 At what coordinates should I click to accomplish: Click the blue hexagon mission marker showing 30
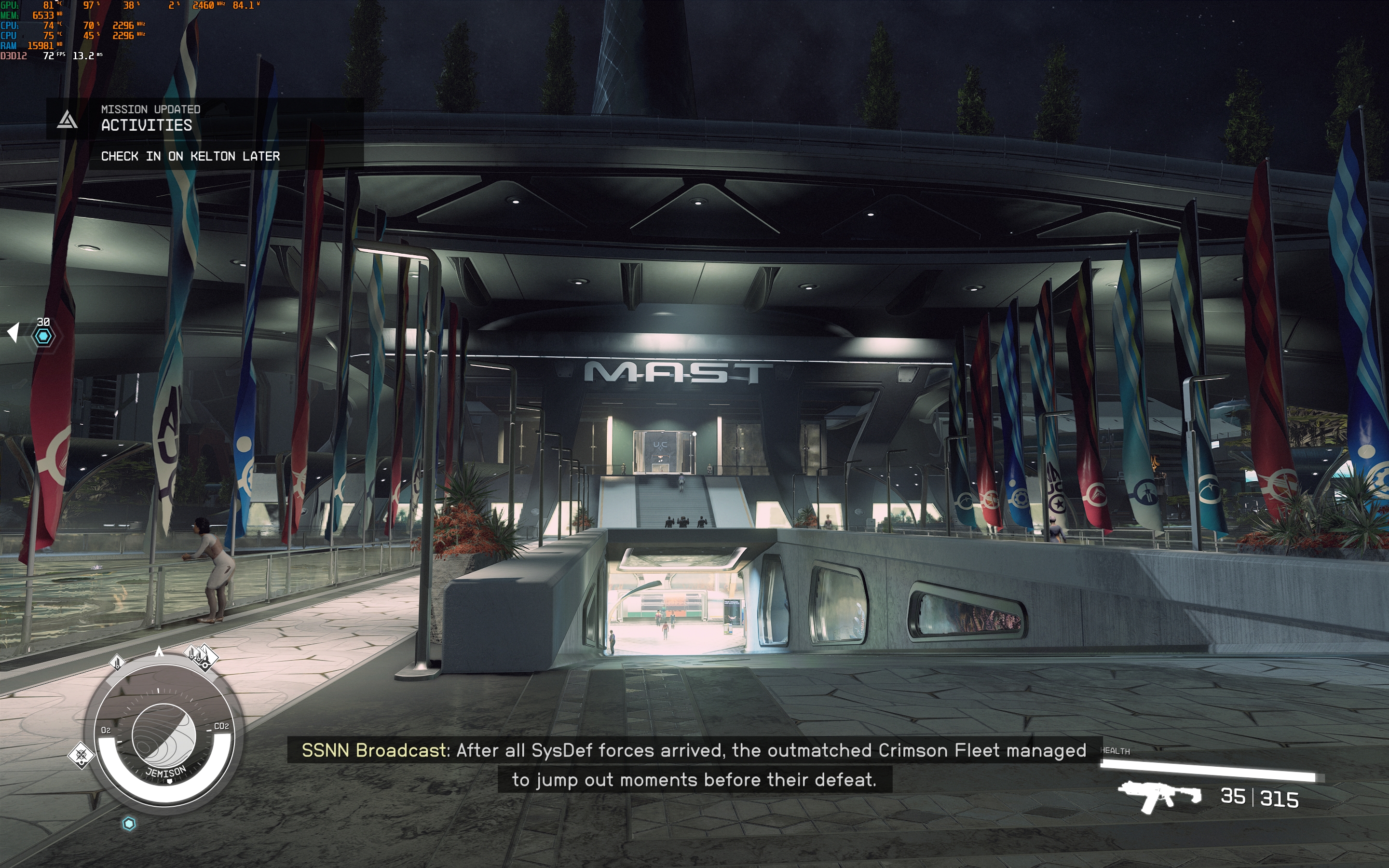coord(43,336)
